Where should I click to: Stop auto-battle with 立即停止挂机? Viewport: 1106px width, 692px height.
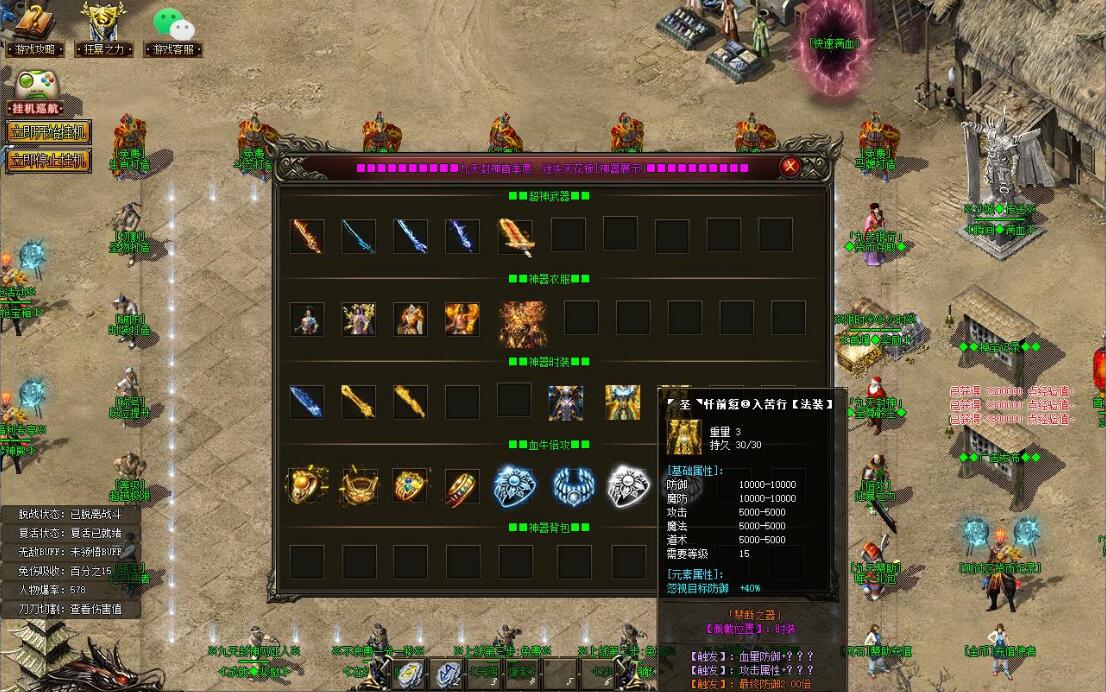coord(48,160)
